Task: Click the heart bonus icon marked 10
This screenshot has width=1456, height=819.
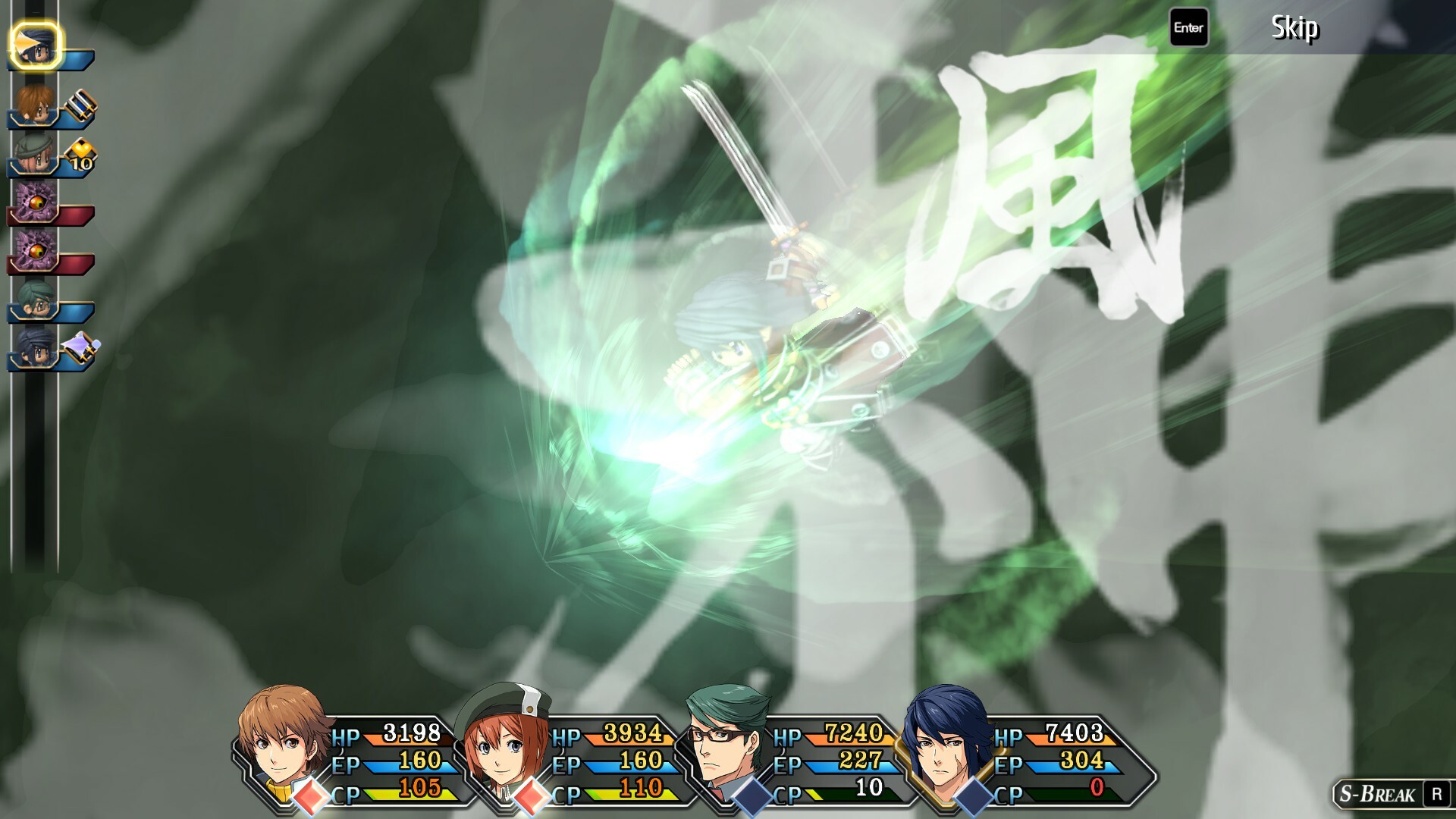Action: [x=81, y=156]
